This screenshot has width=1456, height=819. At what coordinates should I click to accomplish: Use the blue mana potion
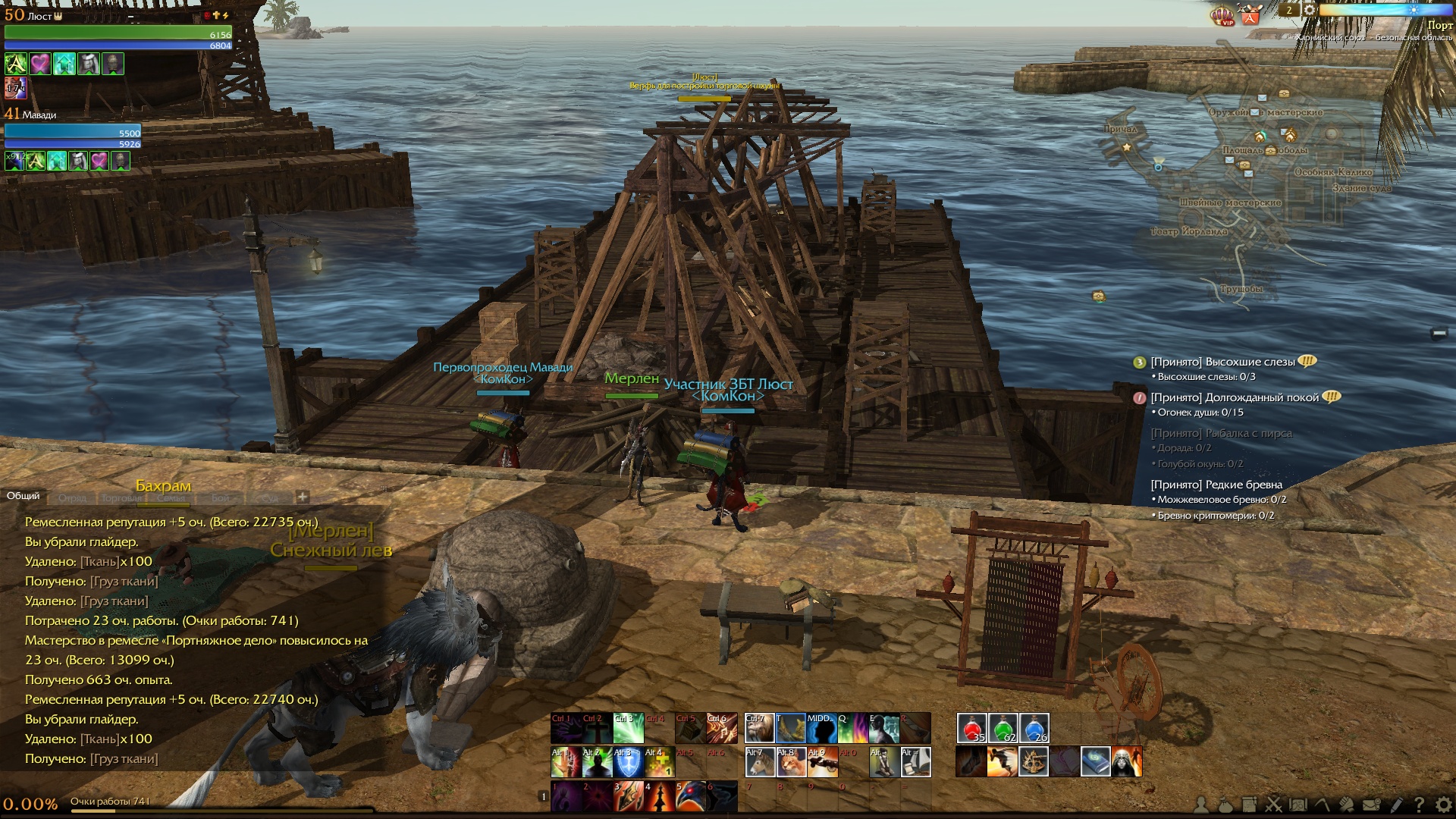point(1034,728)
